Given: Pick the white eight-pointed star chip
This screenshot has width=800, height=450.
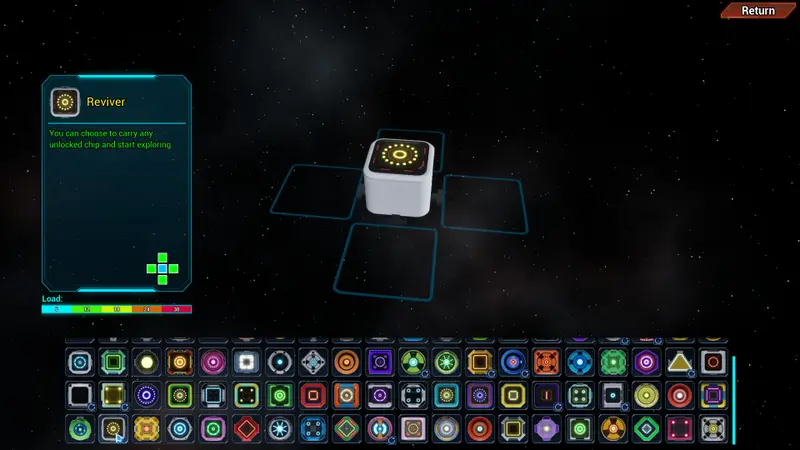Looking at the screenshot, I should point(279,429).
